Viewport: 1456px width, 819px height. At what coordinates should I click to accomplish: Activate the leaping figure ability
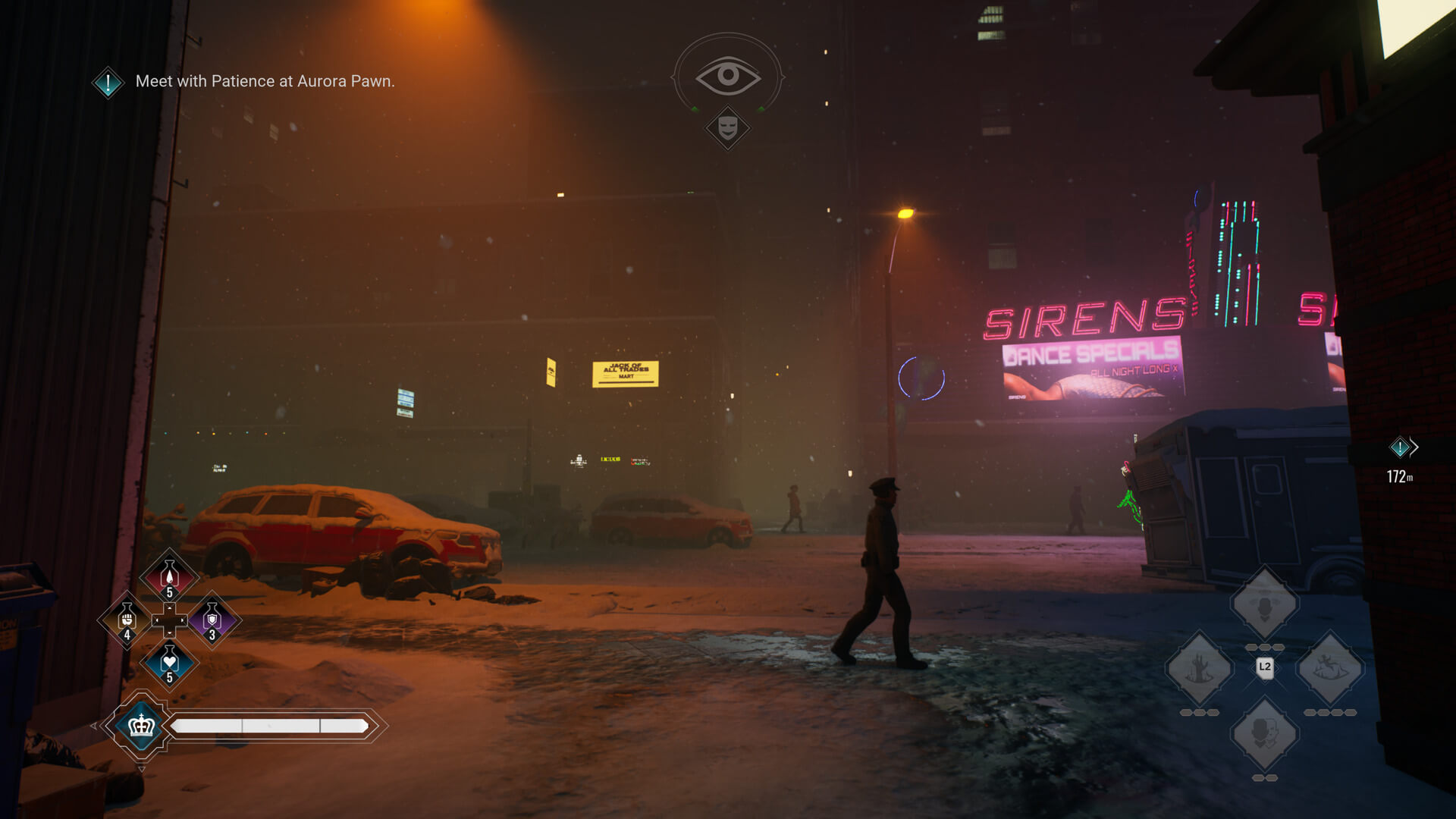click(1330, 669)
